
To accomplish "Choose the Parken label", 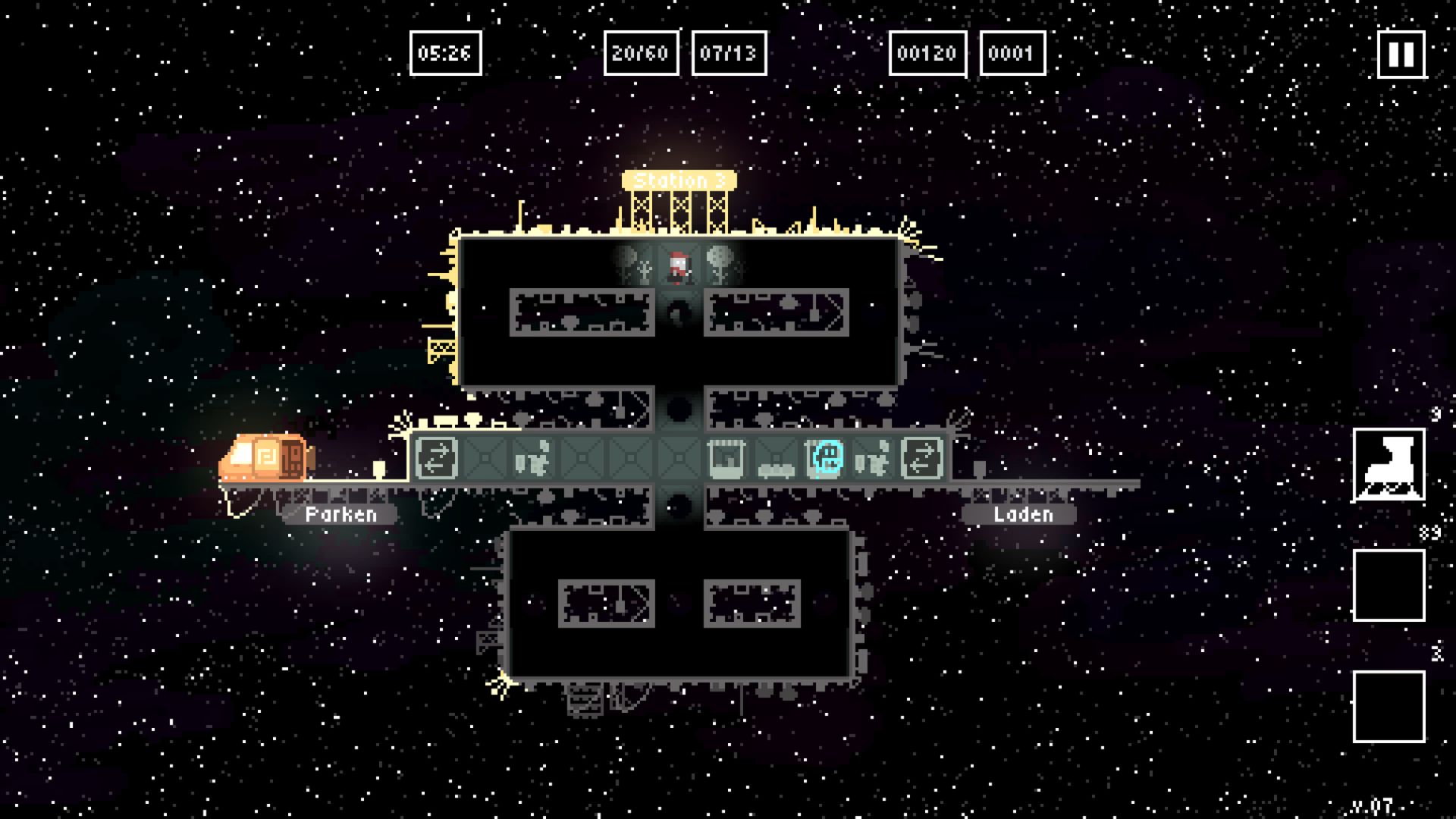I will coord(340,514).
